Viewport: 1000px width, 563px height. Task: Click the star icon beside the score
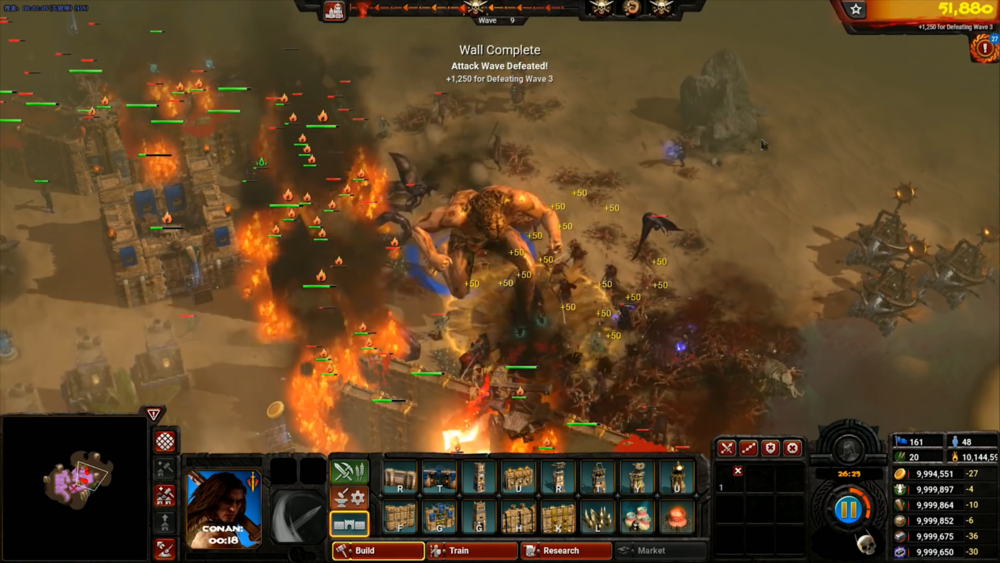pos(855,10)
